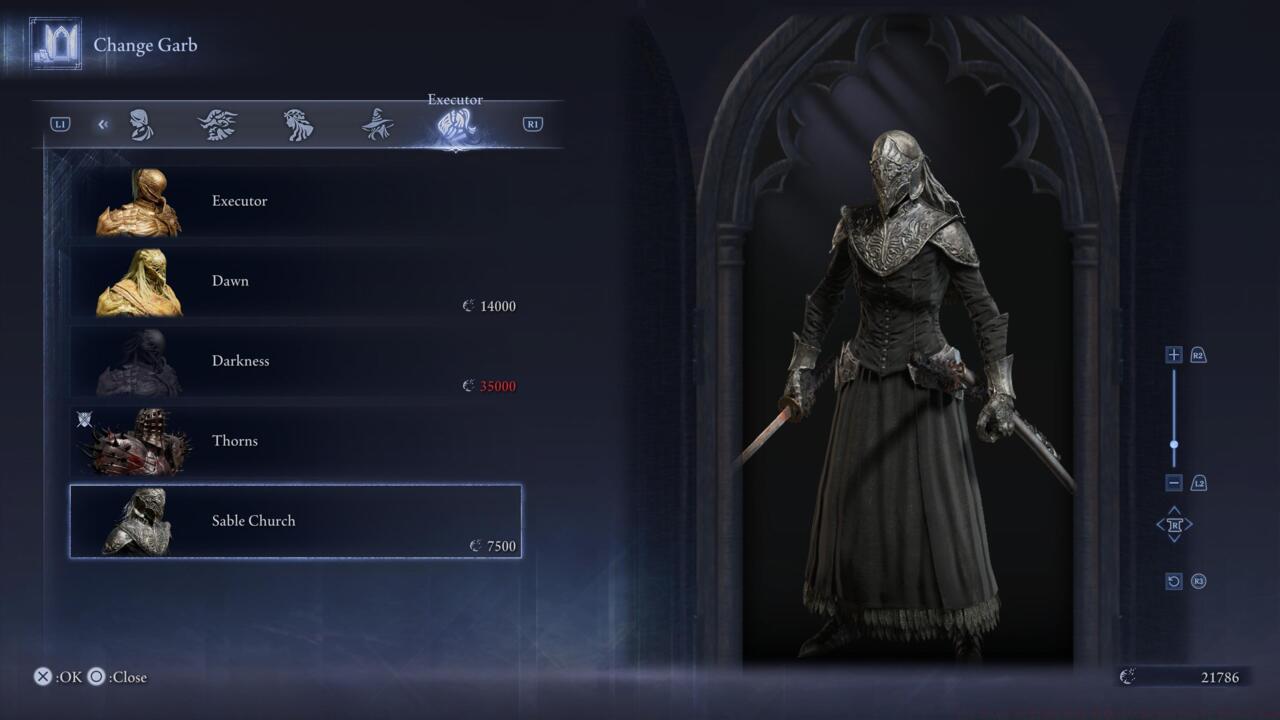
Task: Select the flowing-hair helm category icon
Action: [x=298, y=123]
